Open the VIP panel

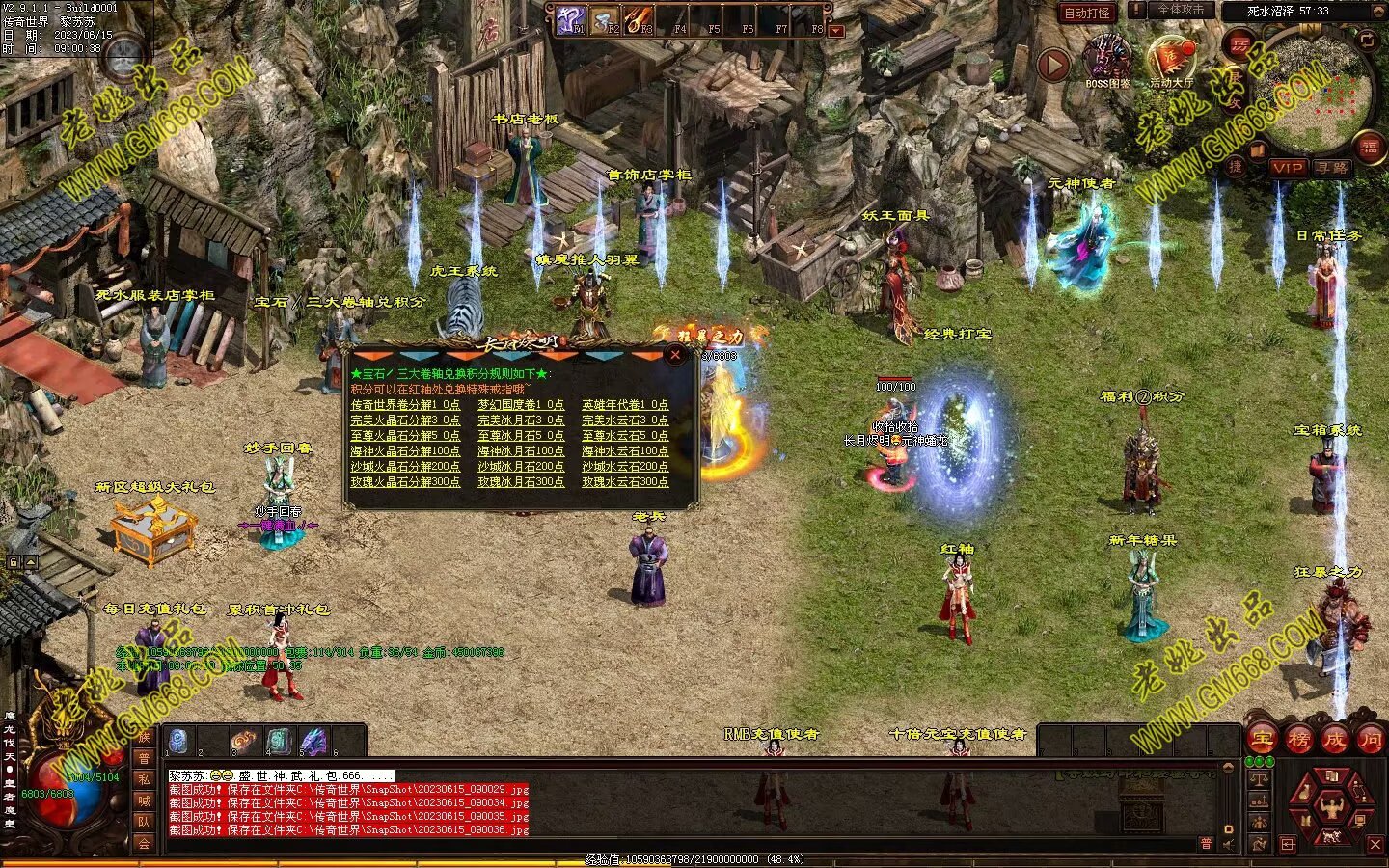click(x=1287, y=167)
